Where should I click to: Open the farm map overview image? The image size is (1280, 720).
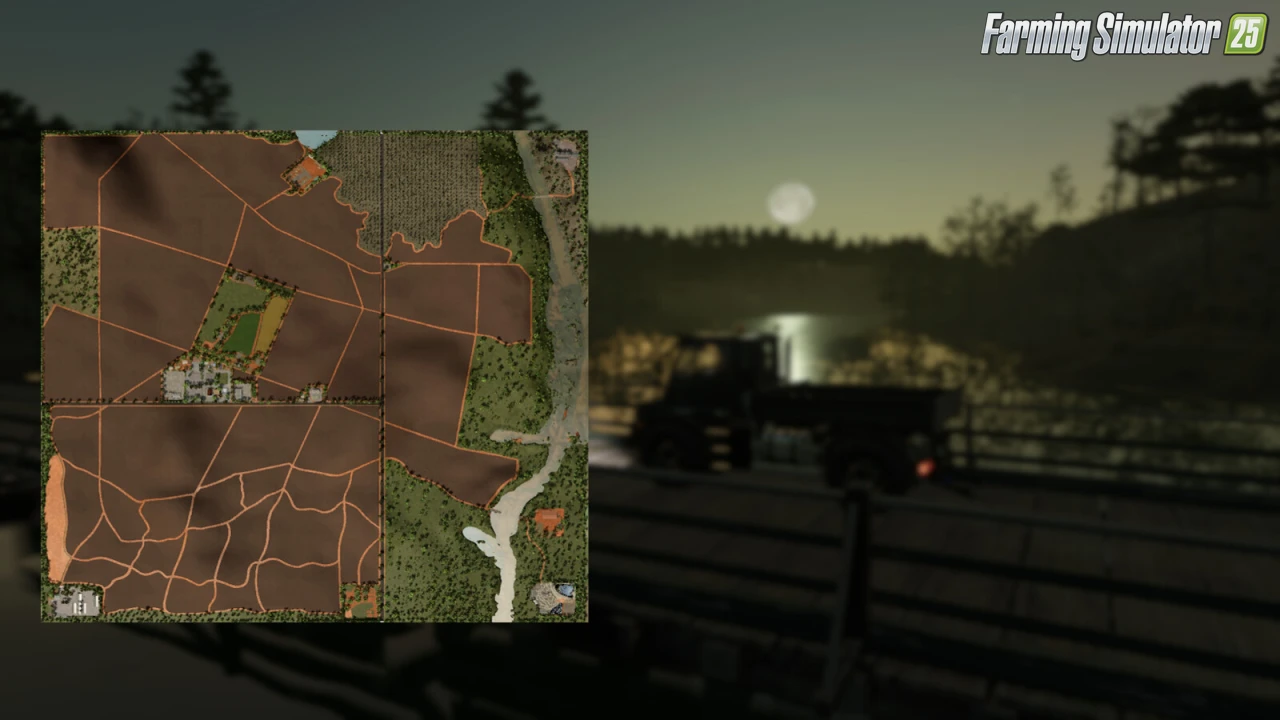click(314, 376)
